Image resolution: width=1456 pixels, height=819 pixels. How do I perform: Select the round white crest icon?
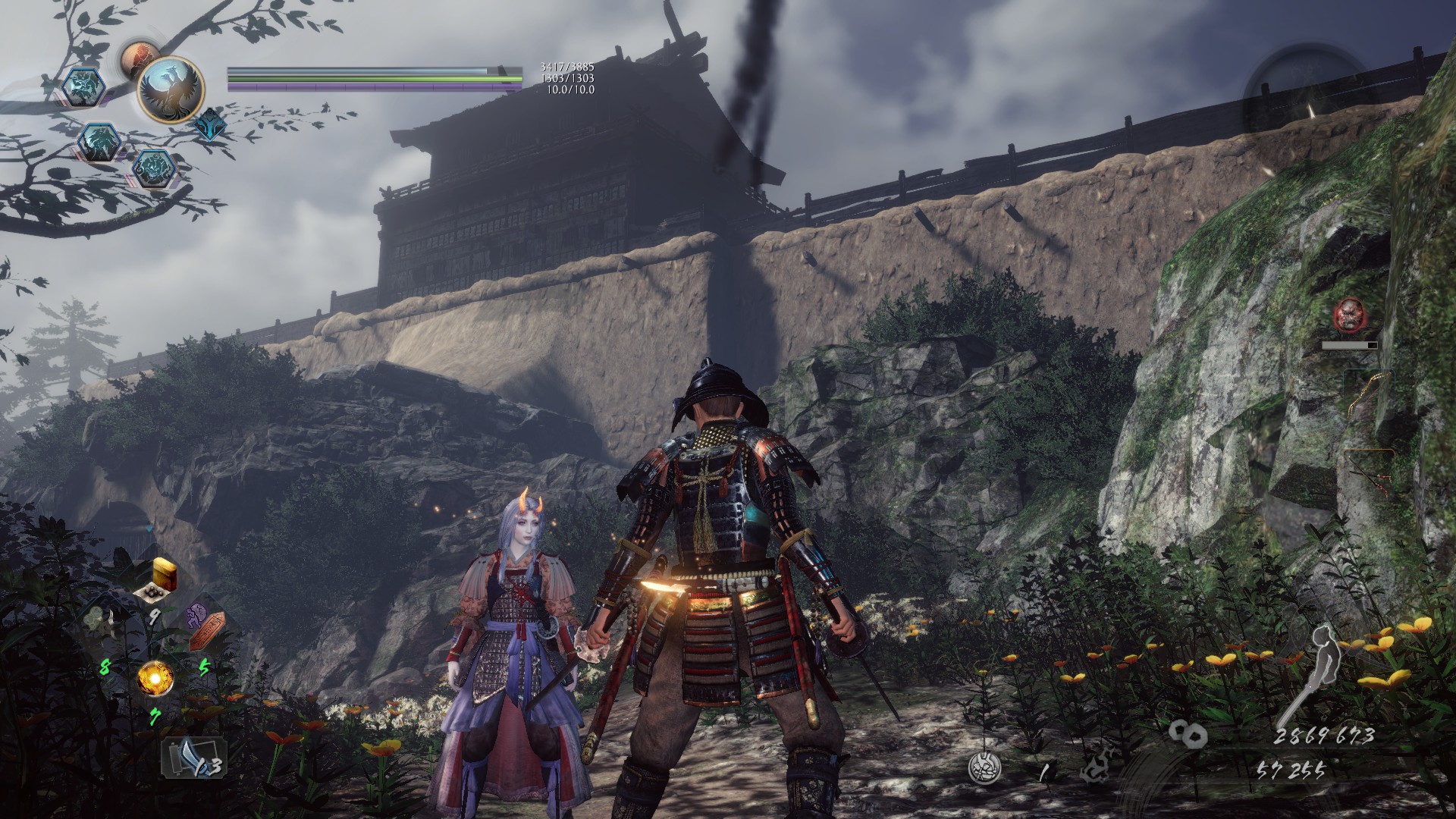[985, 767]
